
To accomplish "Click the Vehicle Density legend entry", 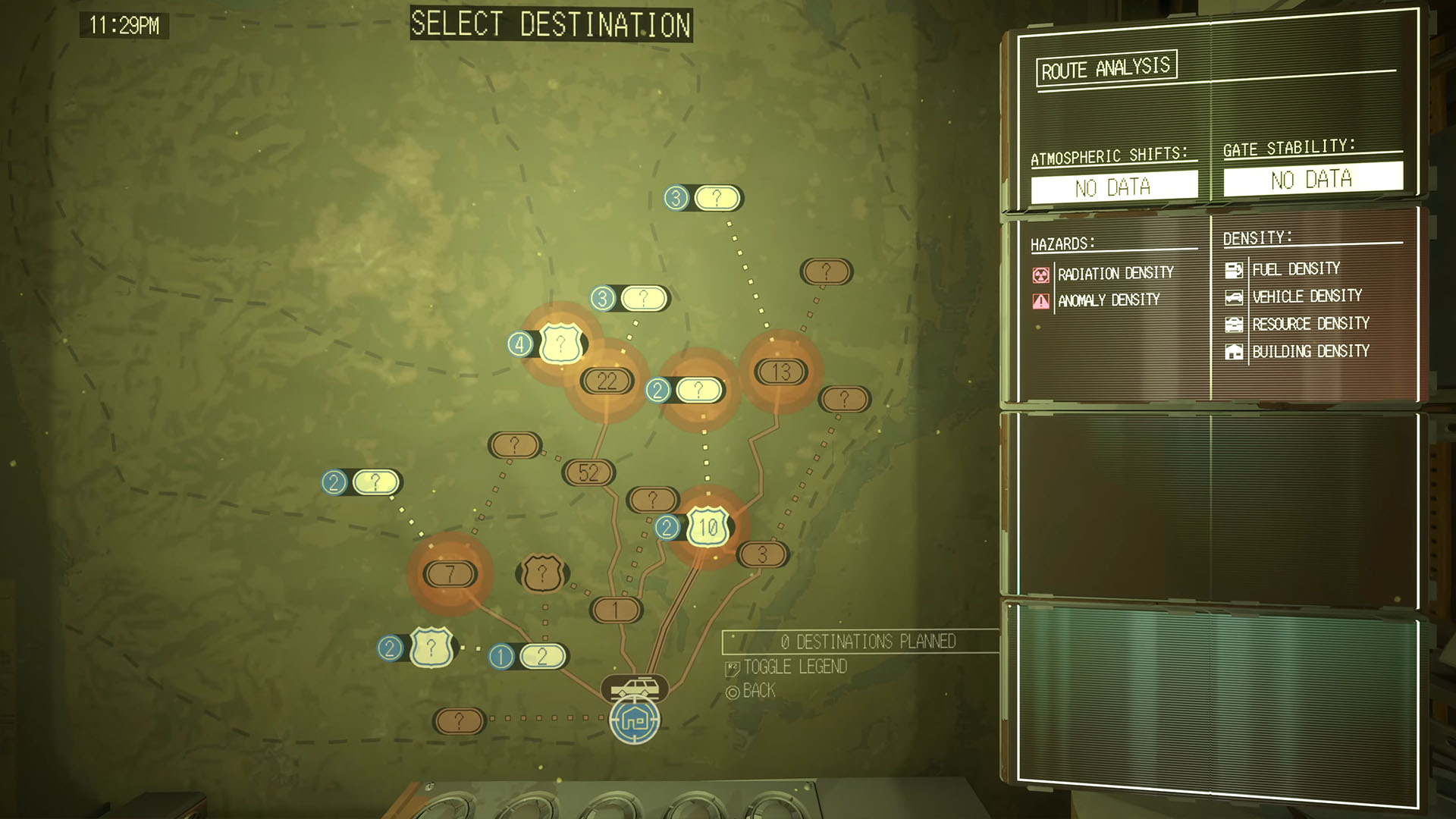I will [x=1307, y=297].
